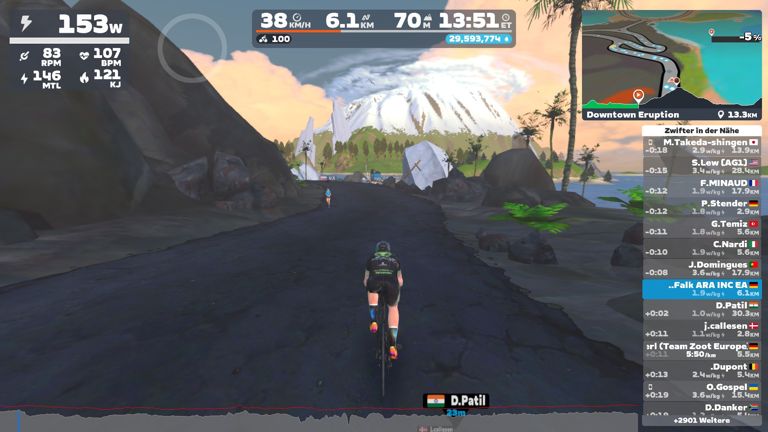The image size is (768, 432).
Task: Choose F.MINAUD in the nearby Zwifters list
Action: (x=701, y=187)
